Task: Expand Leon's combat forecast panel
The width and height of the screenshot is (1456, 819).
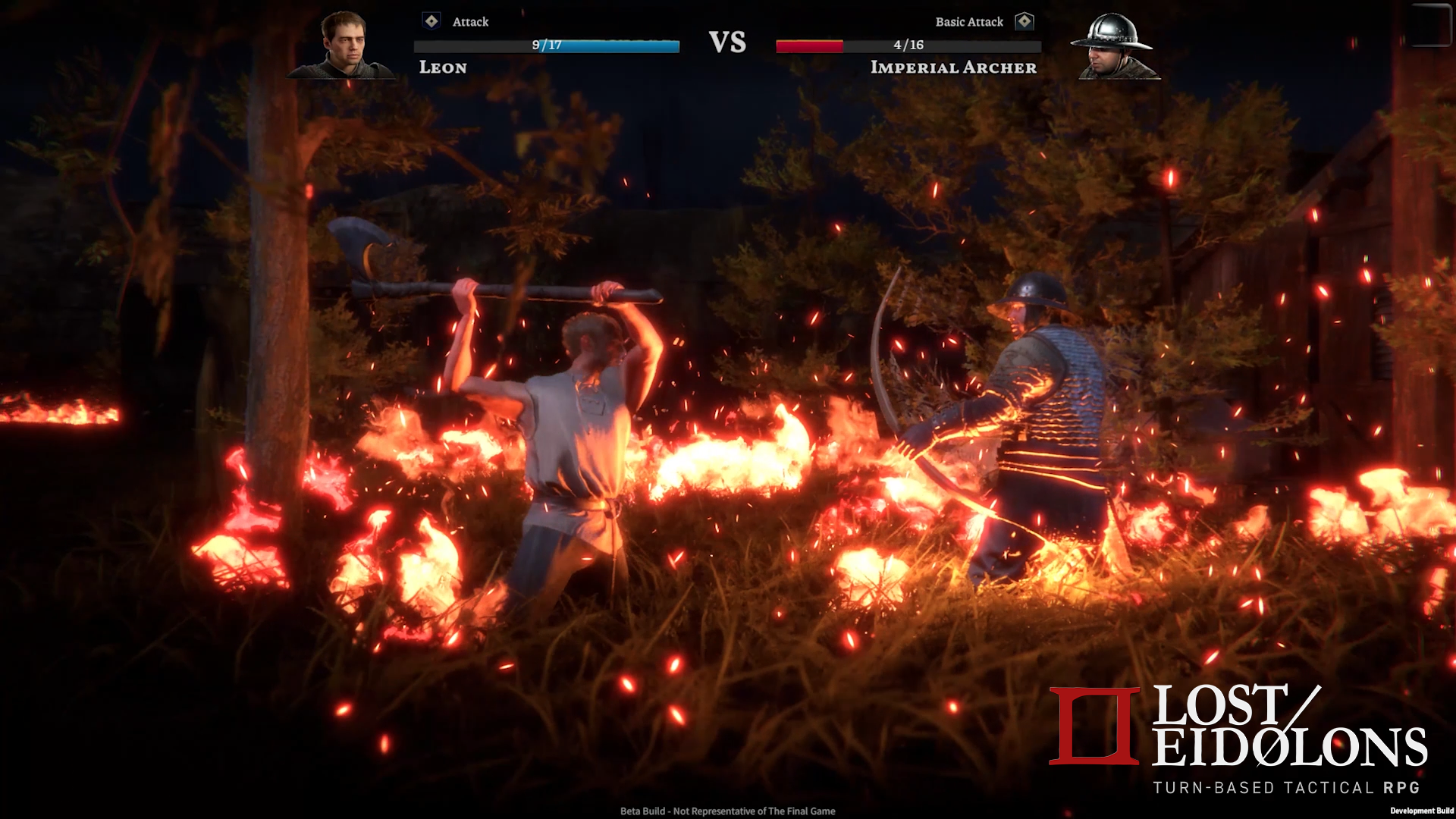Action: tap(546, 45)
